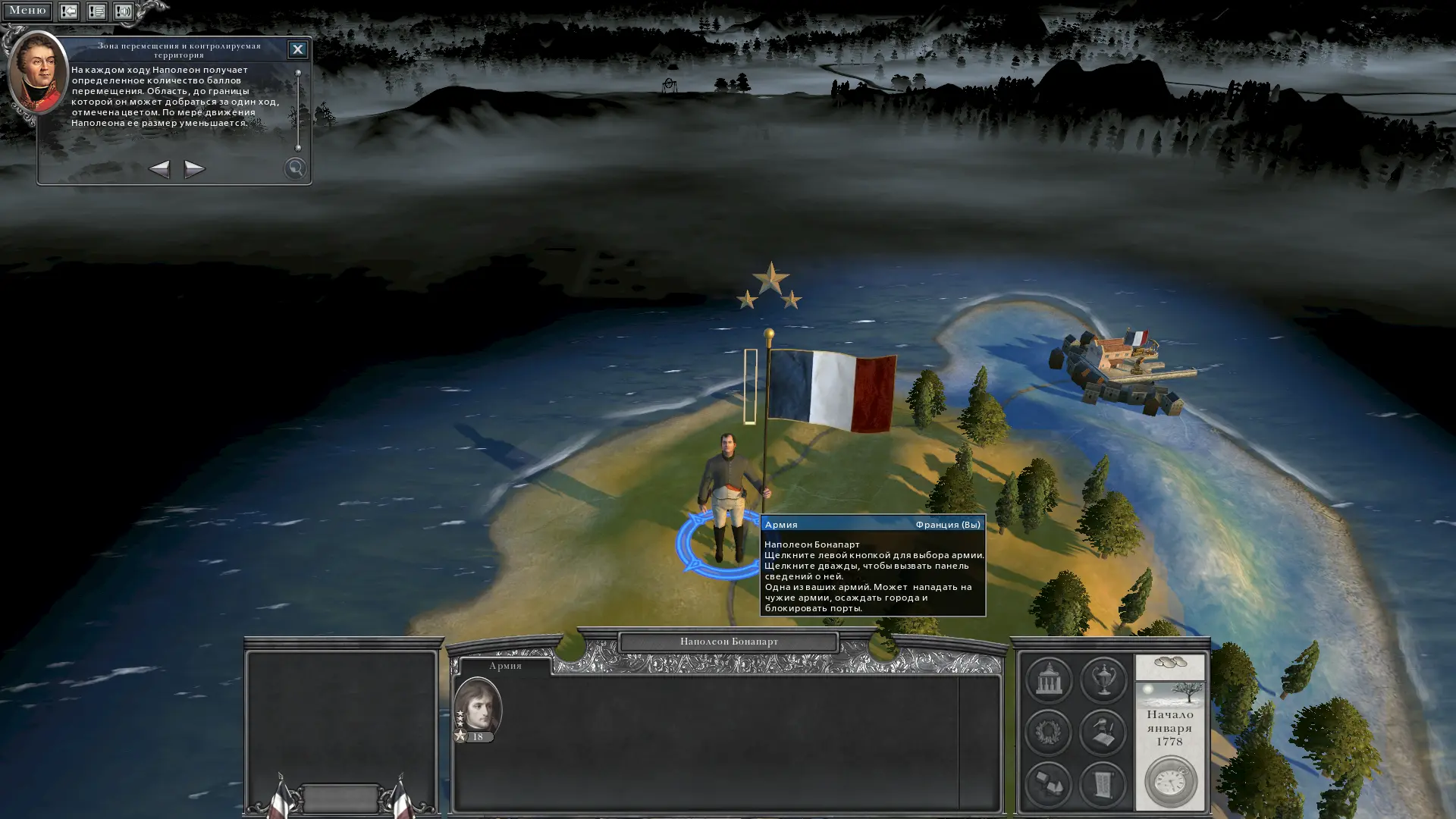Open the trophy cup objectives panel
Screen dimensions: 1456x819
pyautogui.click(x=1103, y=679)
